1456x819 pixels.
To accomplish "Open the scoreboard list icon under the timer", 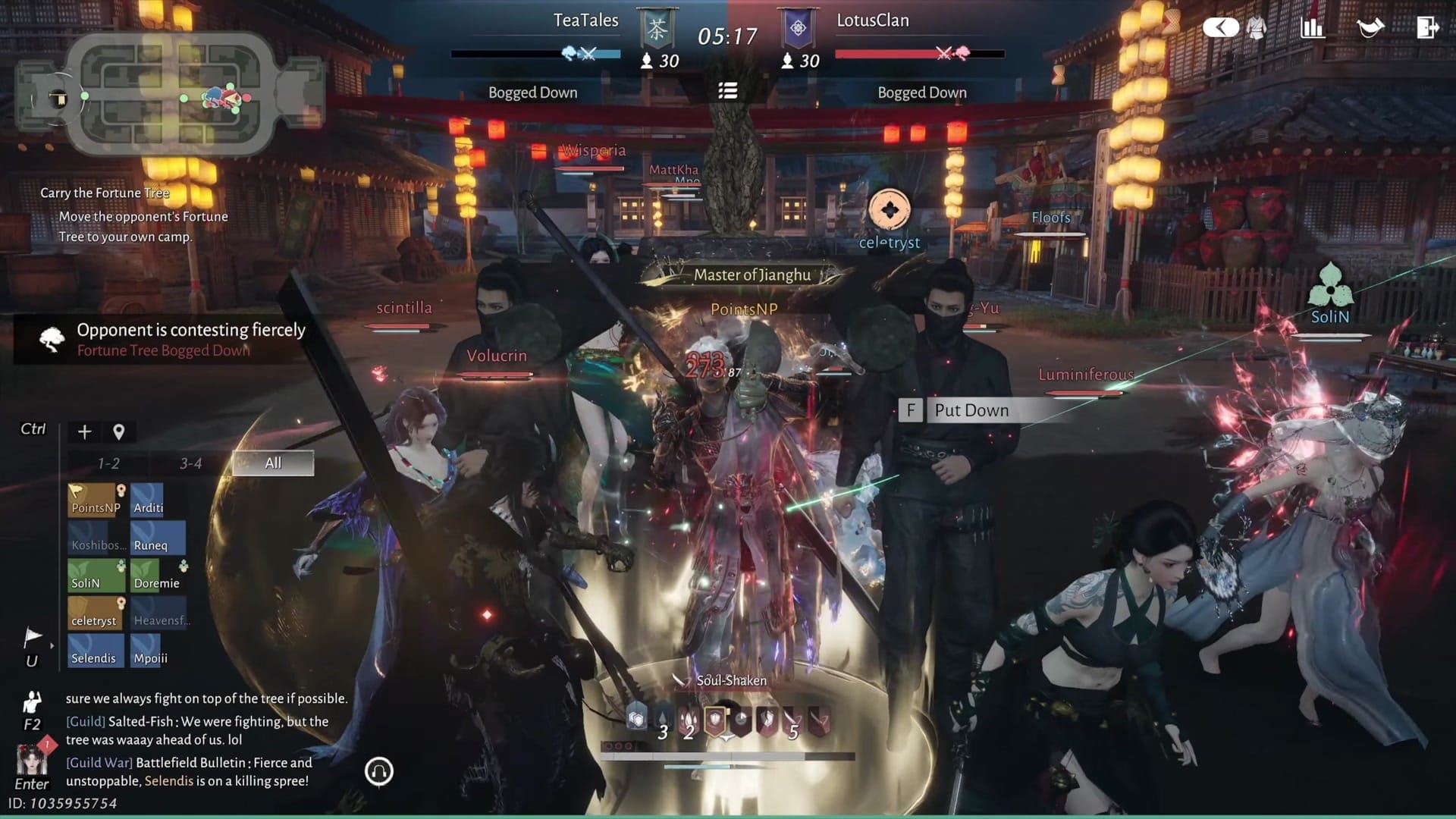I will (728, 91).
